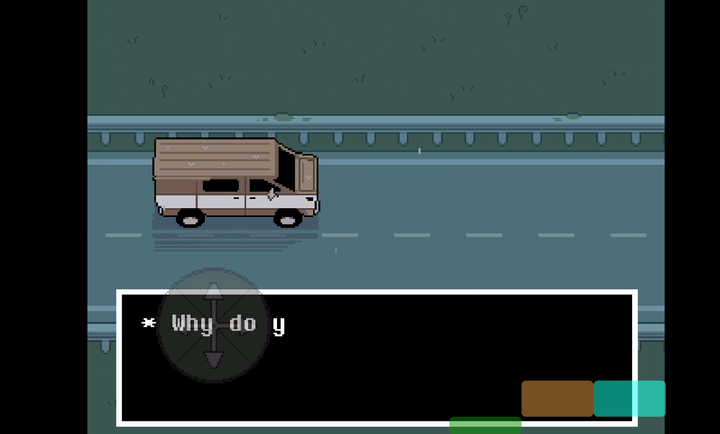720x434 pixels.
Task: Tap the virtual d-pad up arrow
Action: click(x=213, y=293)
